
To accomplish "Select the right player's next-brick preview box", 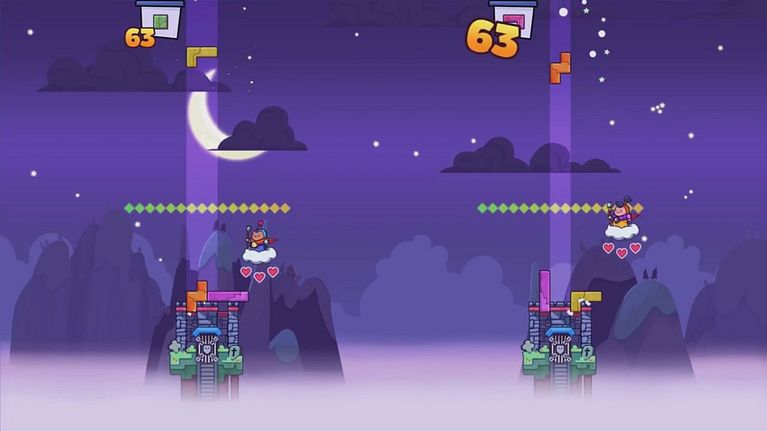I will click(x=513, y=17).
